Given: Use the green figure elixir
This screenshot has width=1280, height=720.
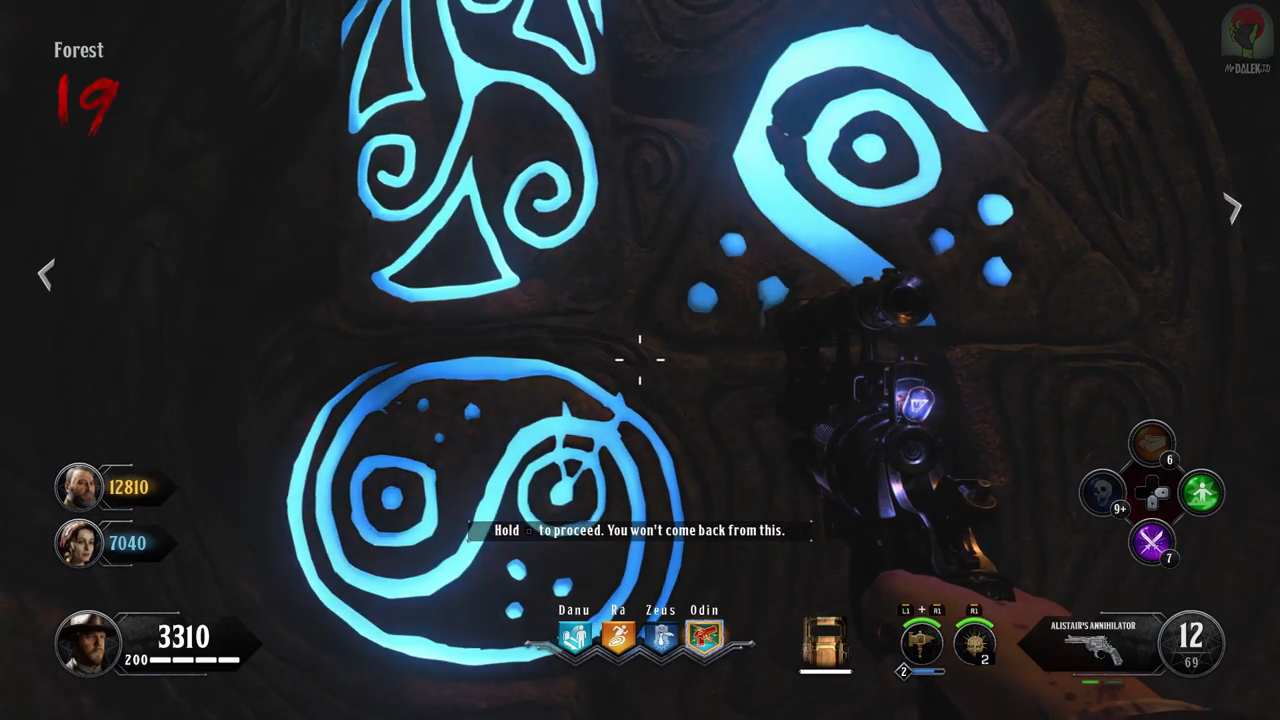Looking at the screenshot, I should [1201, 493].
